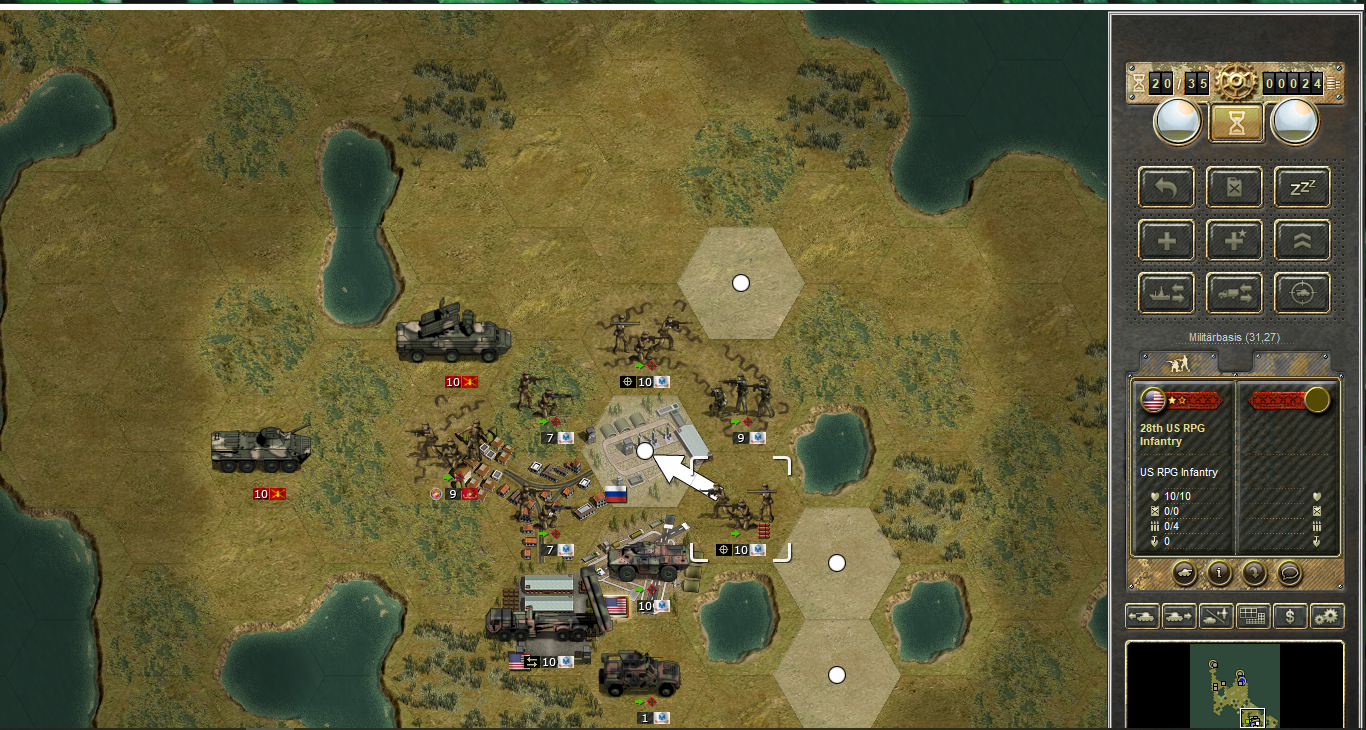Select the previous unit with left-arrow tank button

point(1142,616)
